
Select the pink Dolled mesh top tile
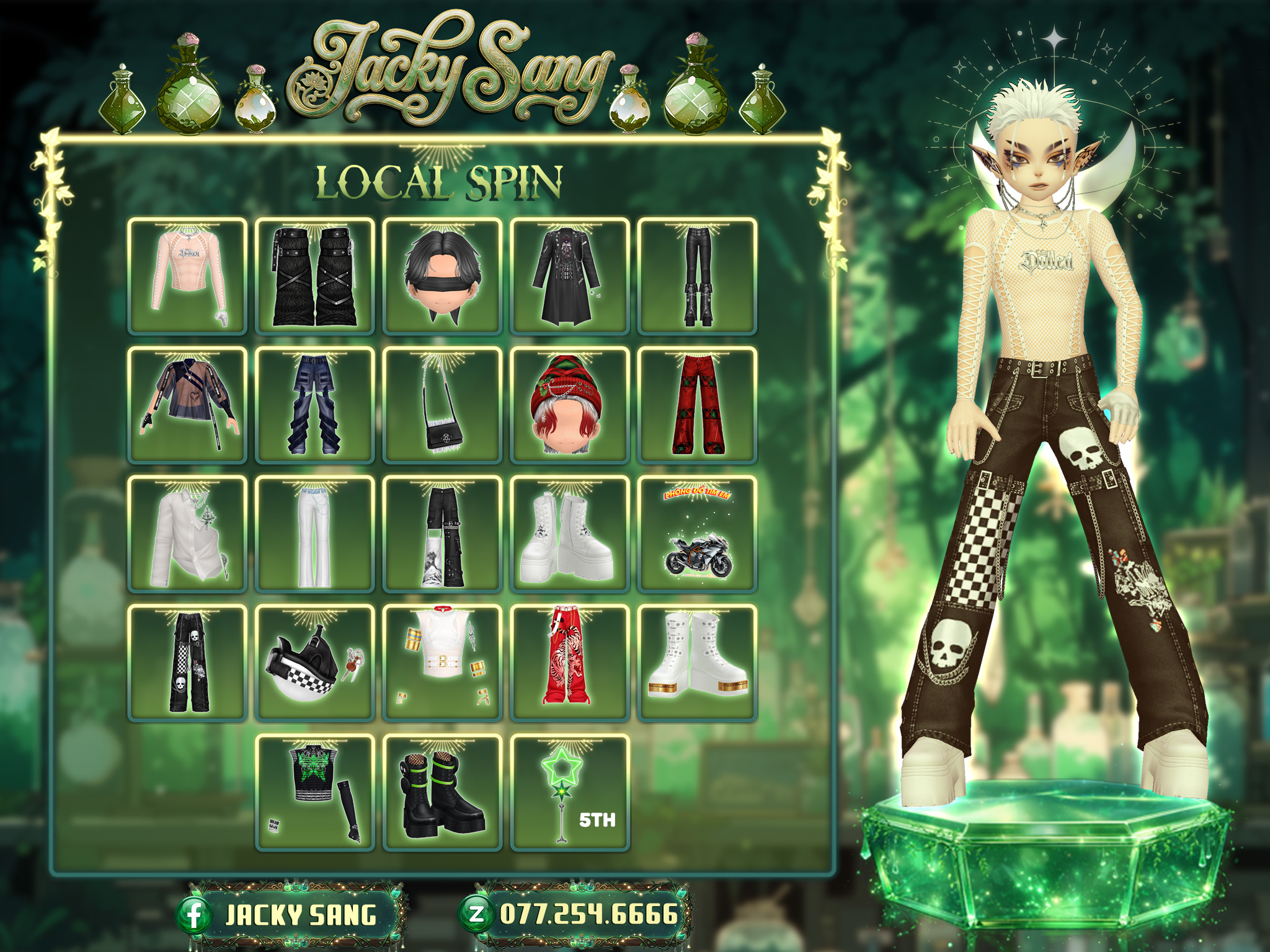(187, 276)
